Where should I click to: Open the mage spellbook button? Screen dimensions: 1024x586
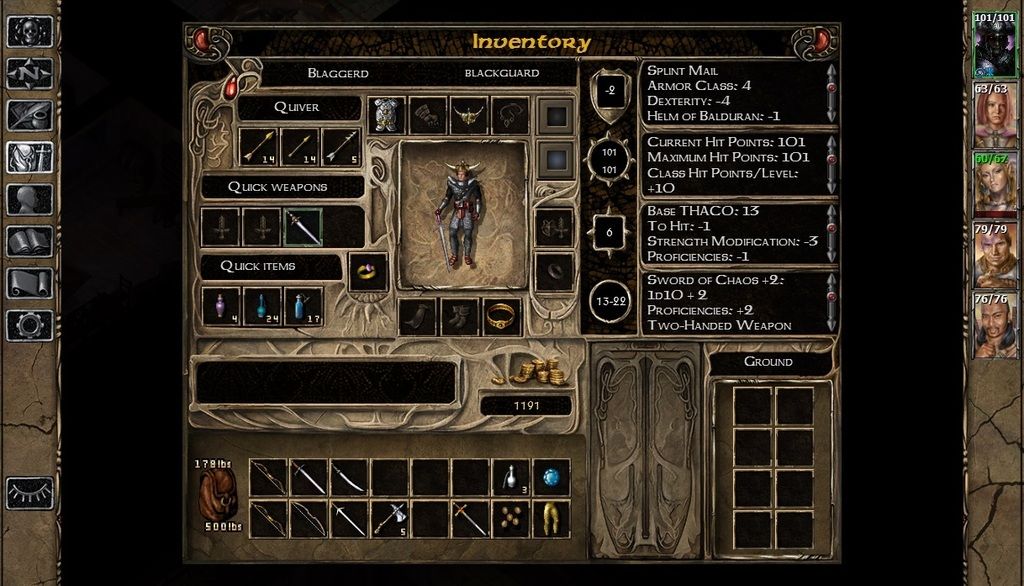point(30,241)
